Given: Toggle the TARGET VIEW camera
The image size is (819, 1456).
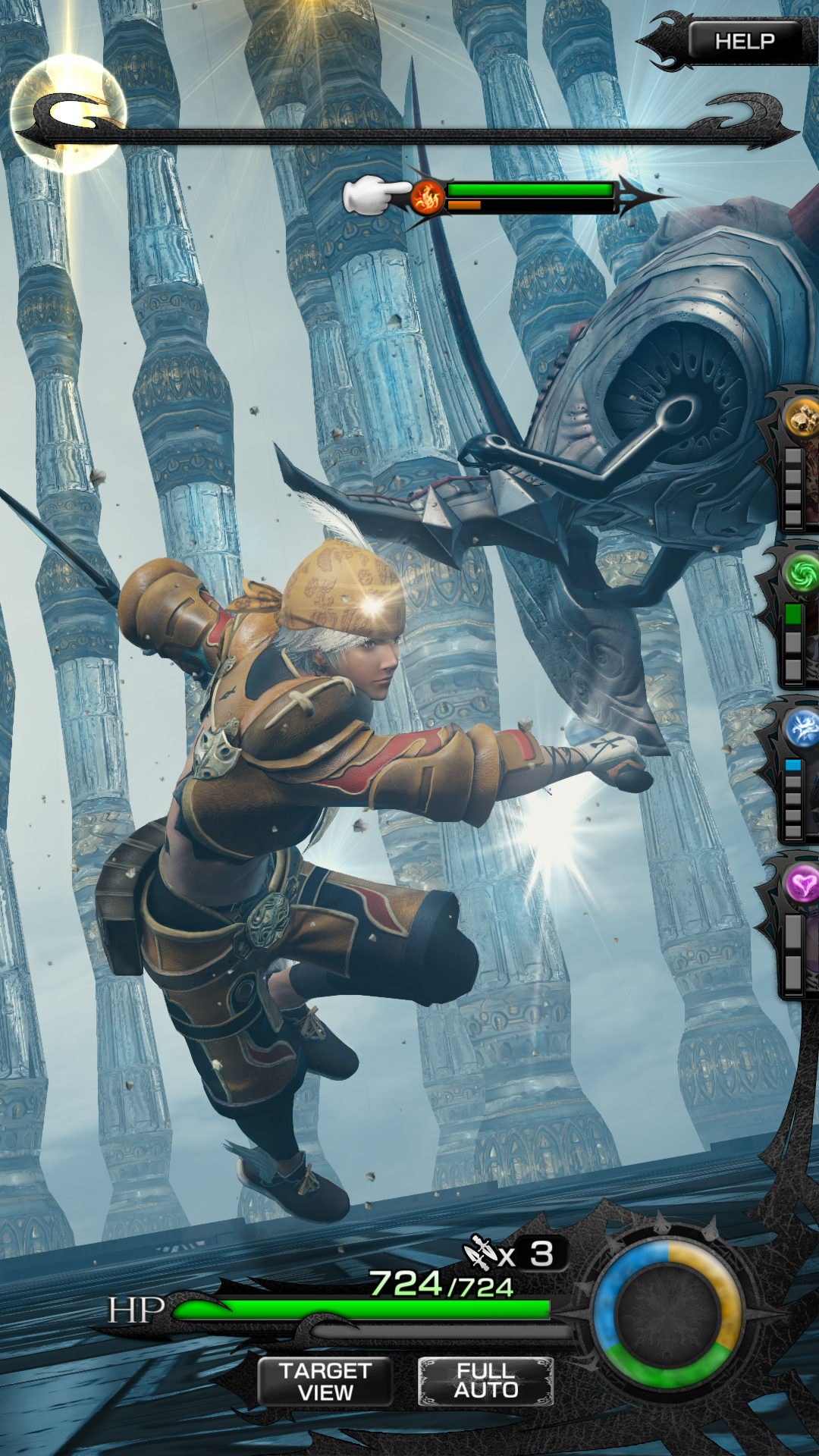Looking at the screenshot, I should coord(325,1382).
